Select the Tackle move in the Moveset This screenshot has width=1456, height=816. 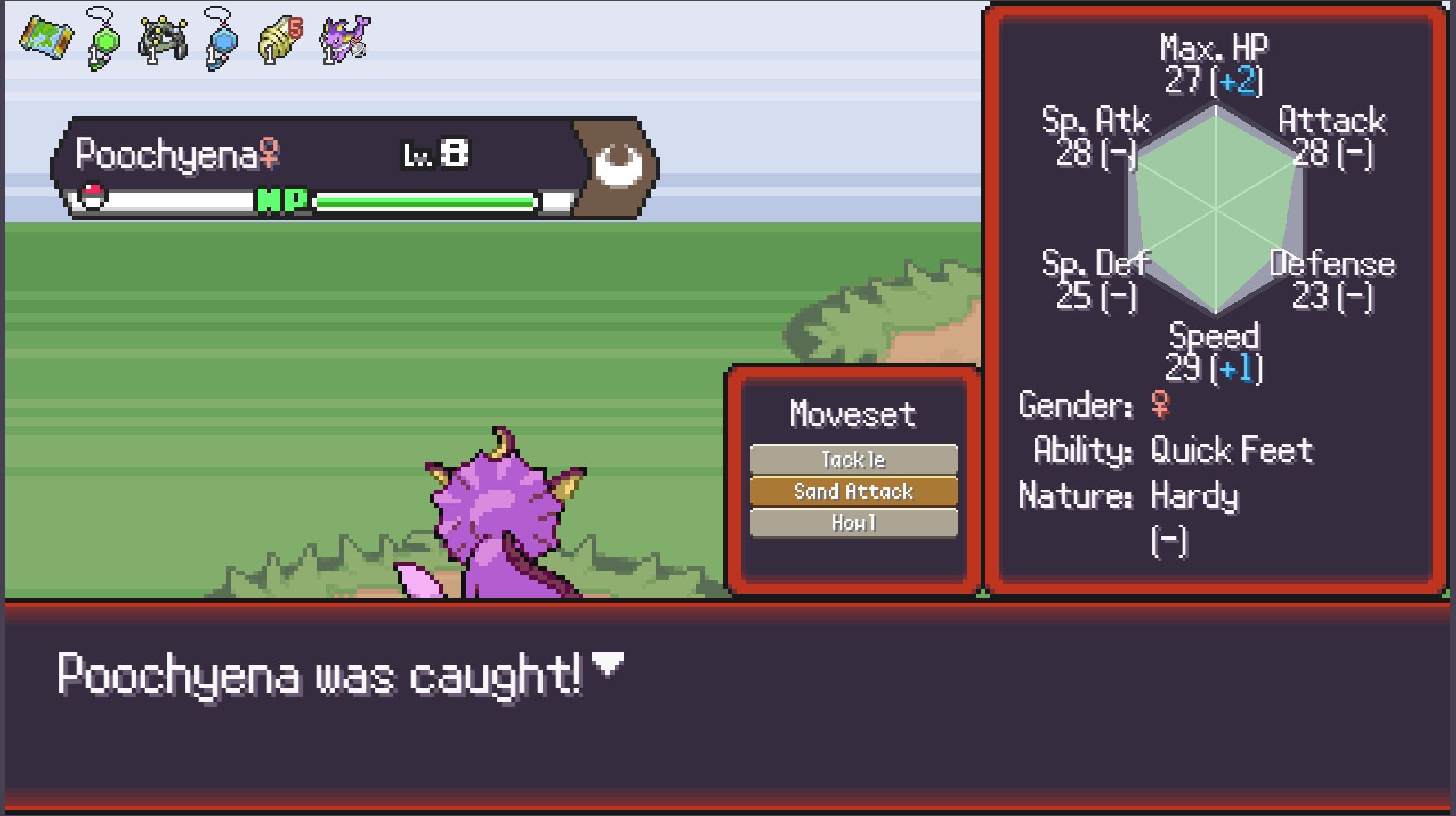pyautogui.click(x=853, y=459)
